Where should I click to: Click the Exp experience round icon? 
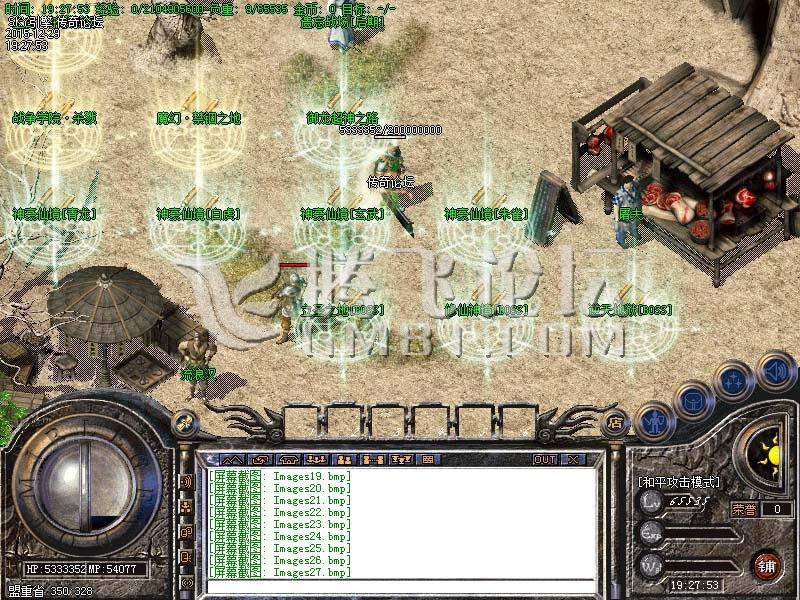coord(651,536)
